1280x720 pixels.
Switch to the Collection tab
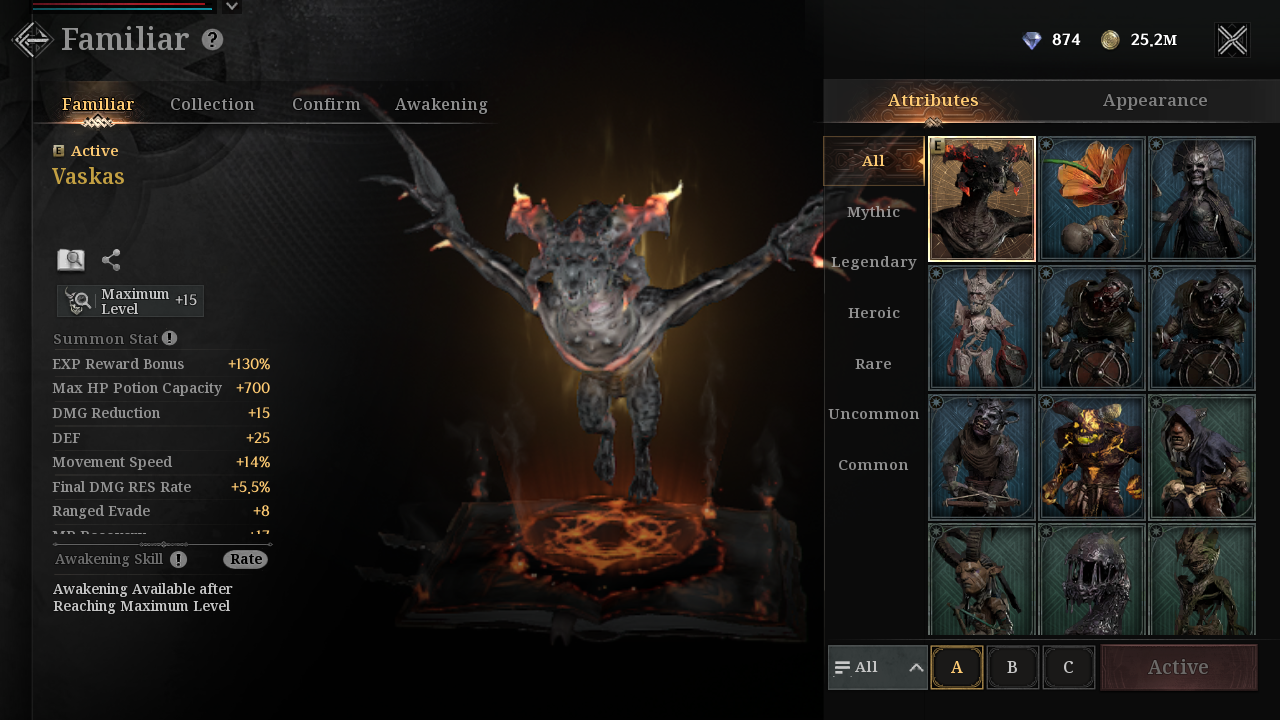coord(212,104)
